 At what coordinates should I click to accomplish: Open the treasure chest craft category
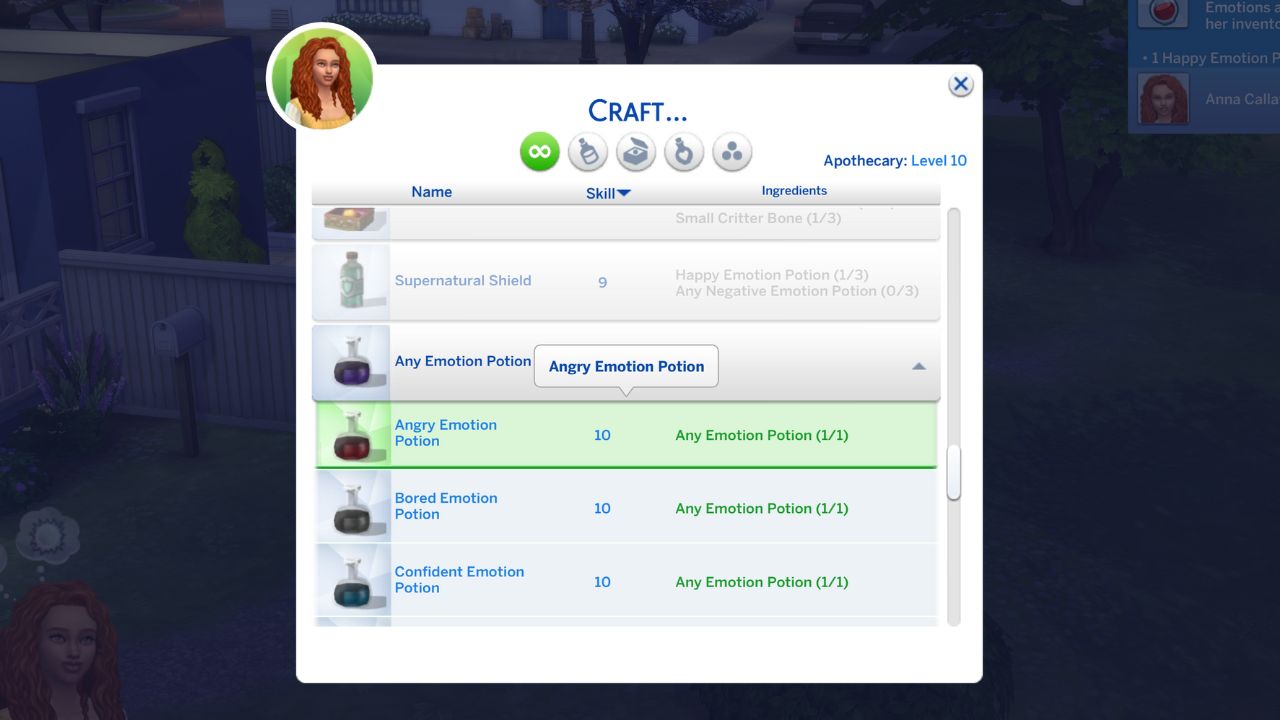tap(635, 151)
